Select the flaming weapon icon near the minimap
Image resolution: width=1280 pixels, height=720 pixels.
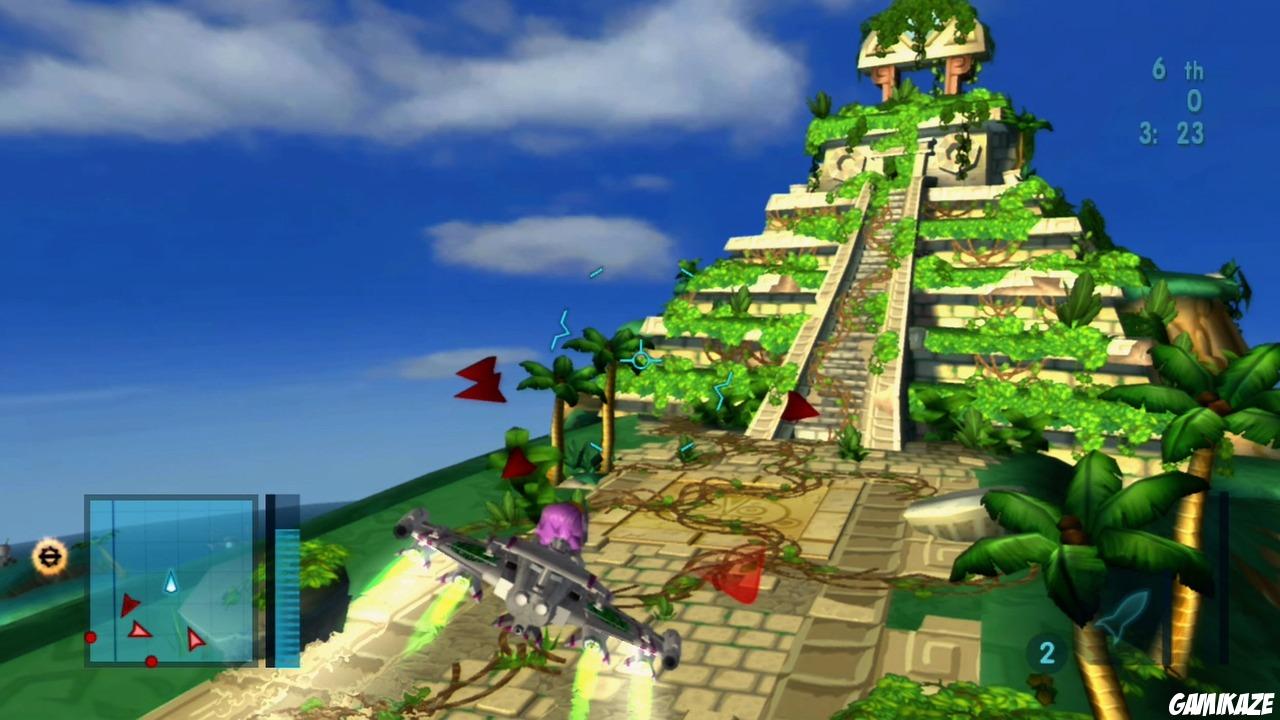coord(48,557)
